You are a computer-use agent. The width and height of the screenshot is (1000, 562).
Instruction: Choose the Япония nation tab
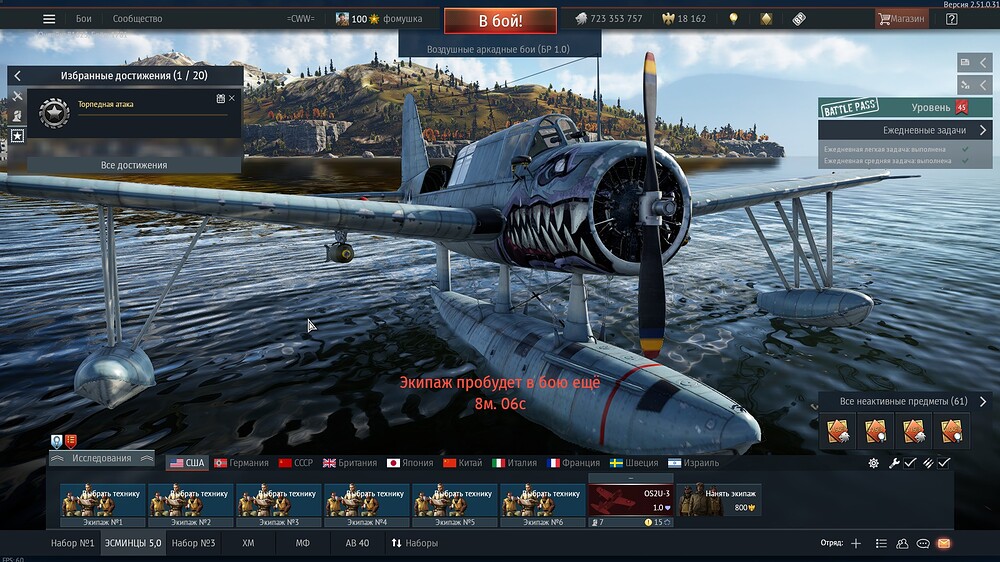click(410, 463)
